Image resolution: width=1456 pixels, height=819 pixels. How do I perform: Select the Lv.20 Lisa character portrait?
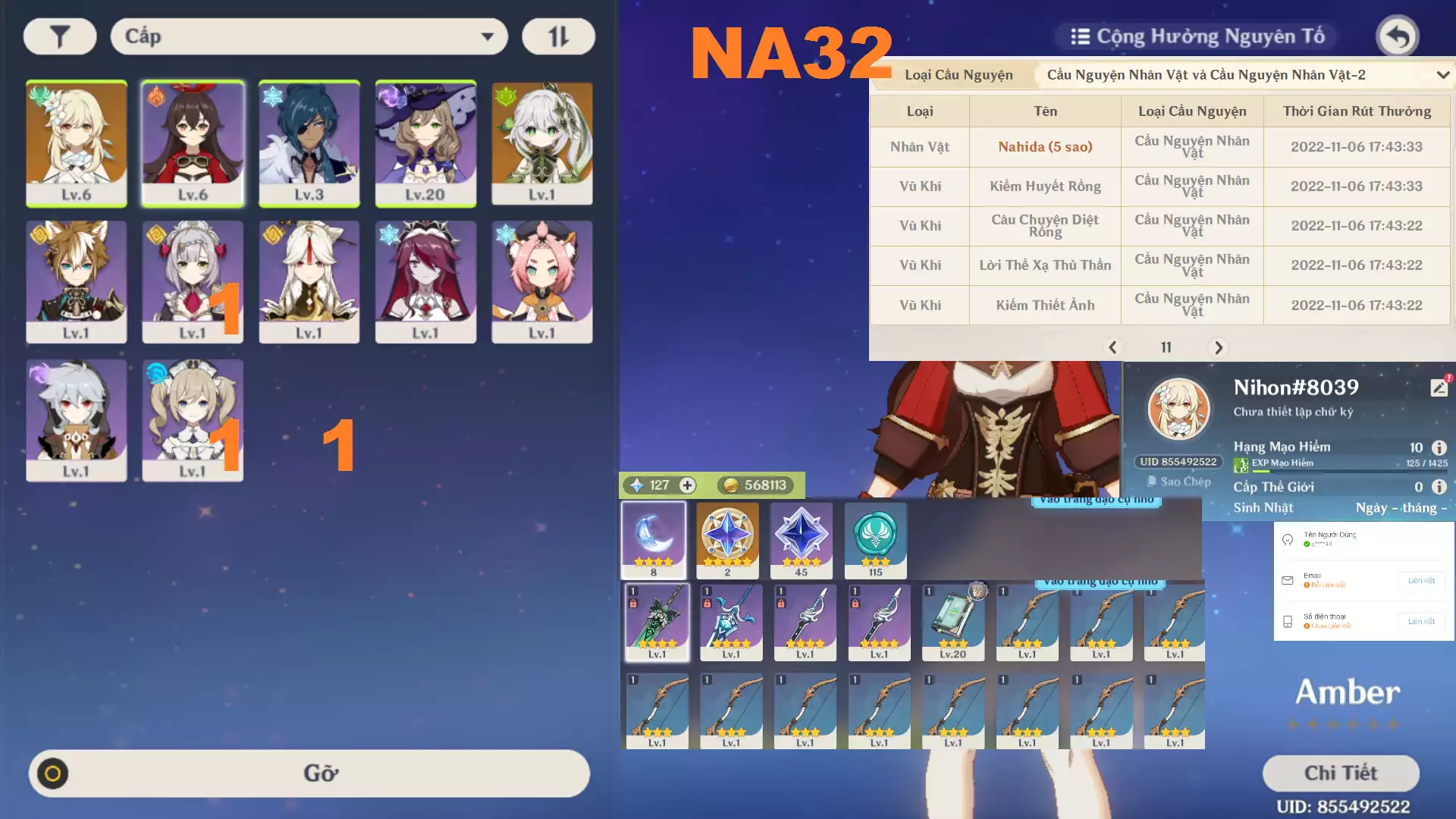(x=425, y=144)
